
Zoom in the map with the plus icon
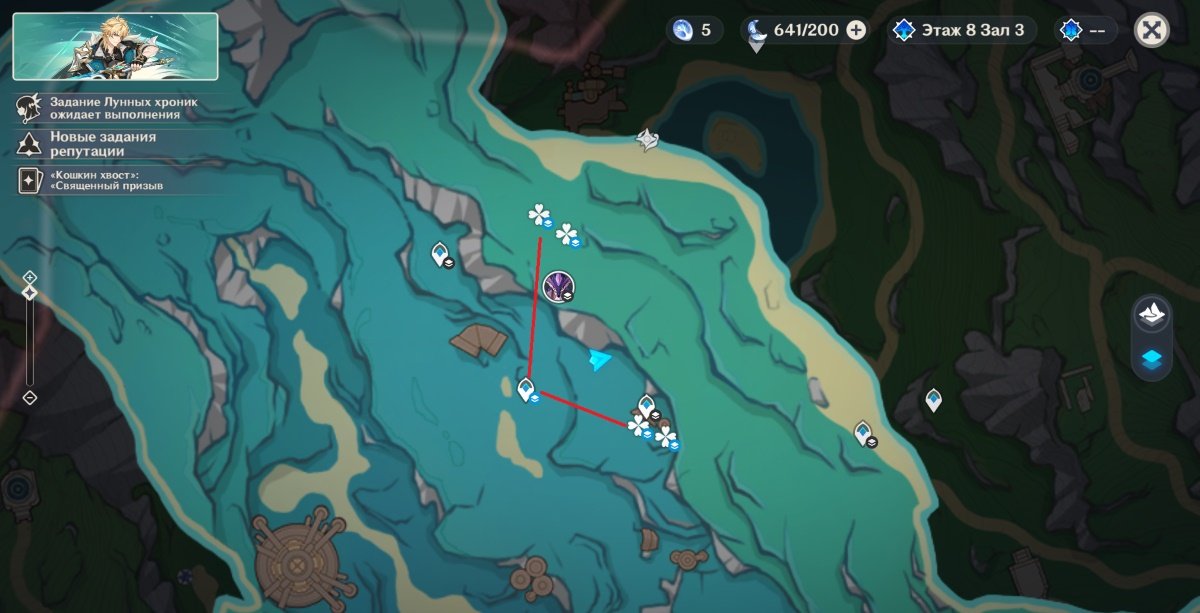point(30,276)
